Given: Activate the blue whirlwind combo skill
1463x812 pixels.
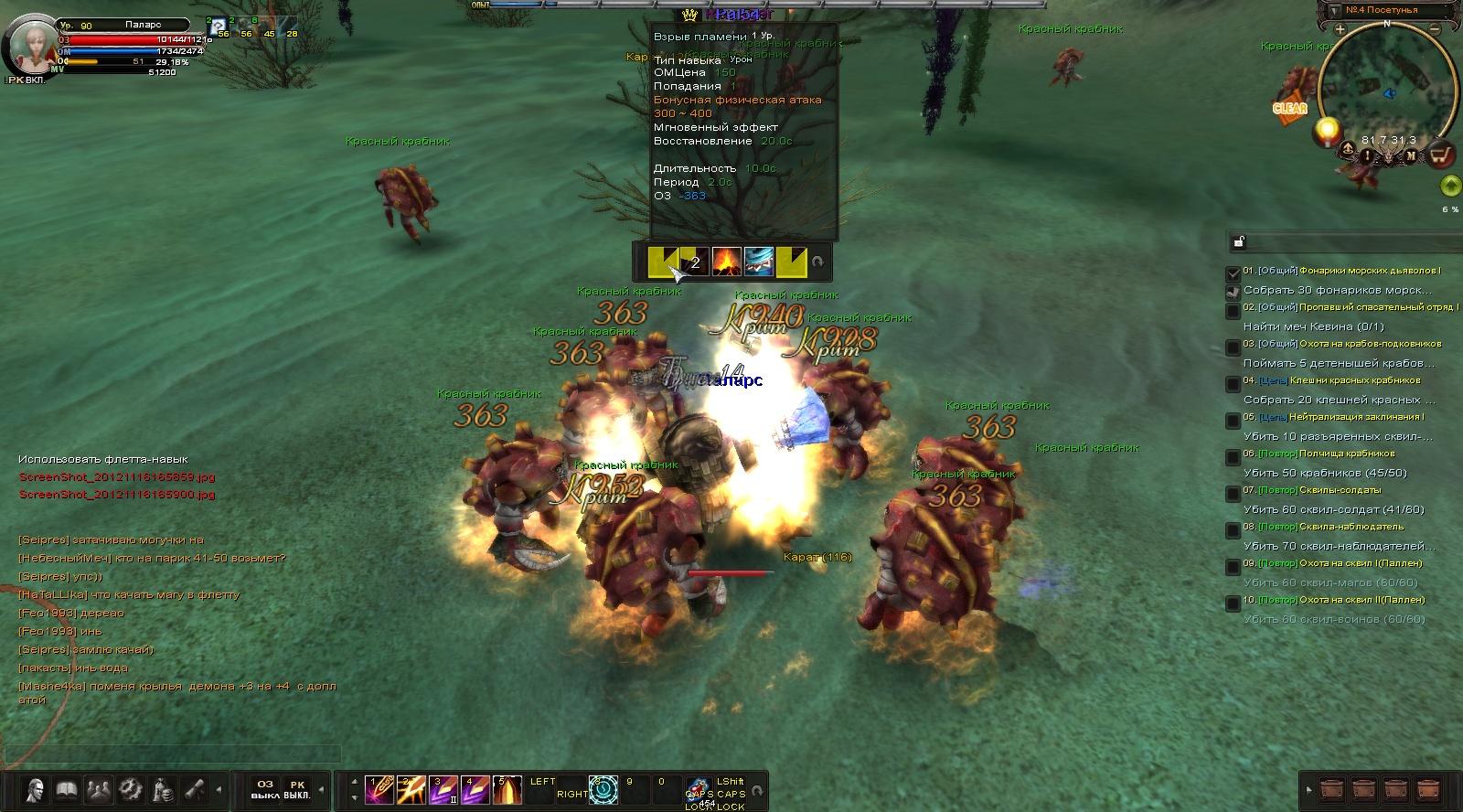Looking at the screenshot, I should tap(759, 262).
